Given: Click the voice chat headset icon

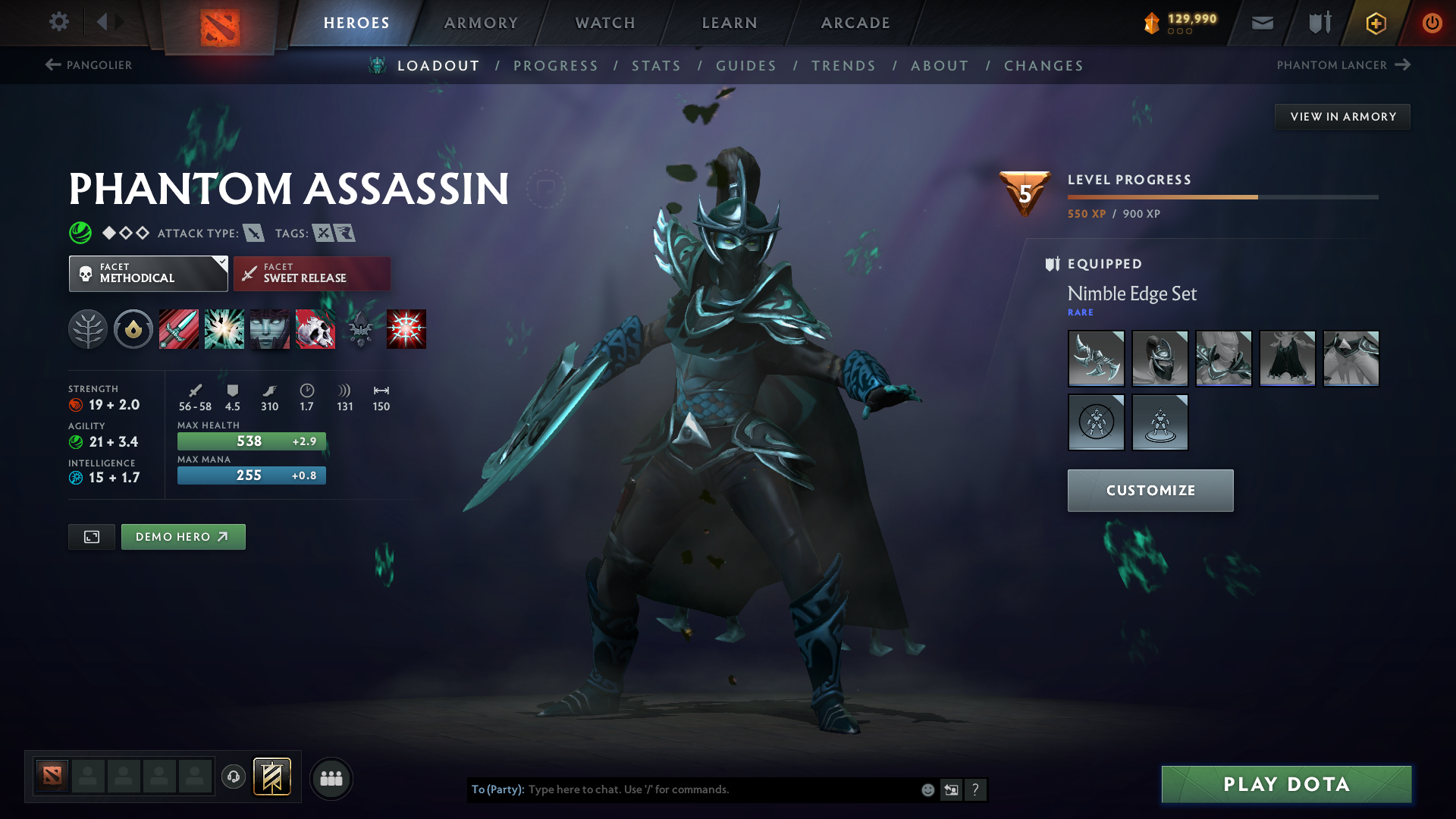Looking at the screenshot, I should point(233,777).
